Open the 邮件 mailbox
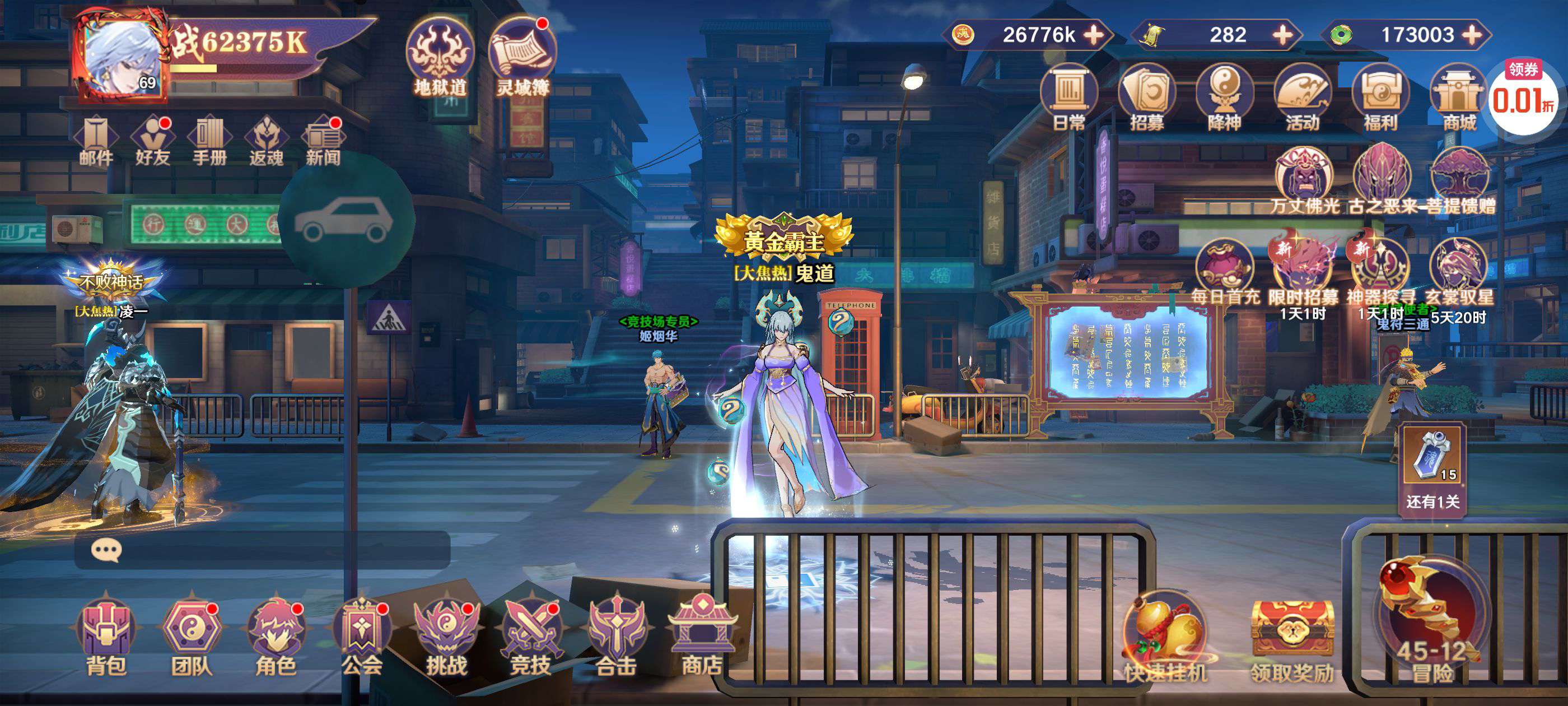This screenshot has width=1568, height=706. 96,140
